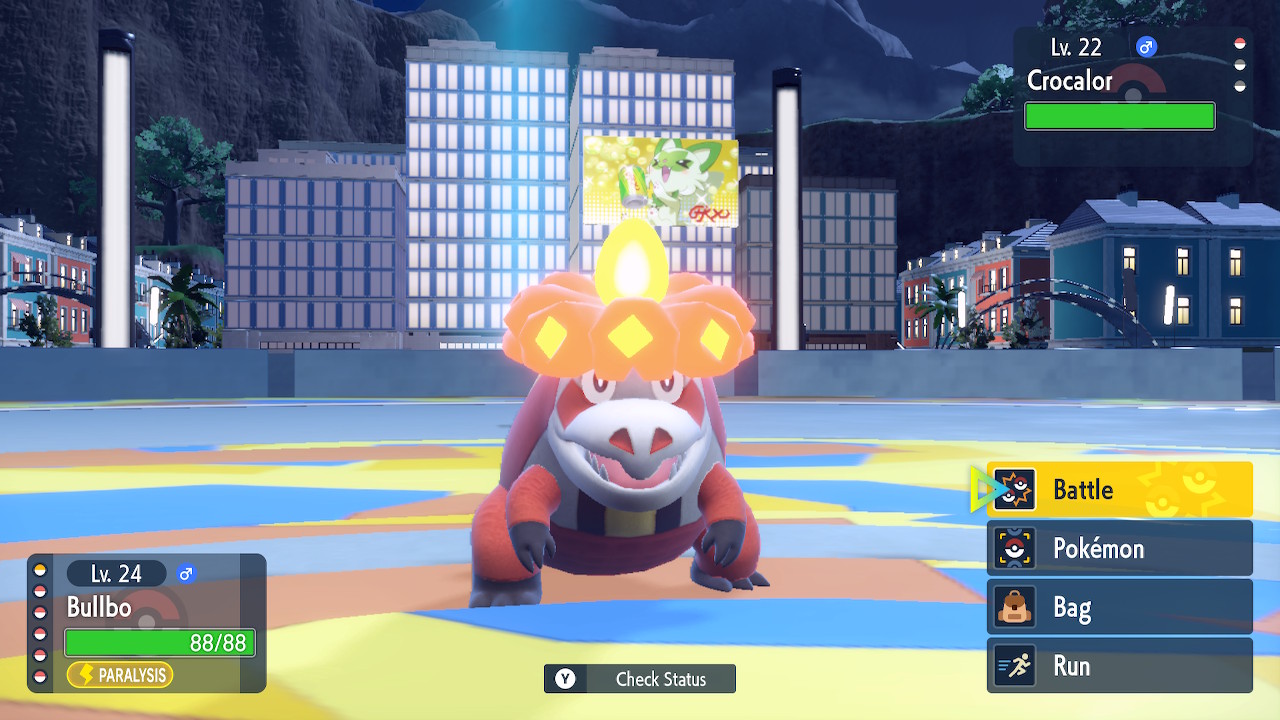Select the Battle command
This screenshot has width=1280, height=720.
pyautogui.click(x=1119, y=490)
